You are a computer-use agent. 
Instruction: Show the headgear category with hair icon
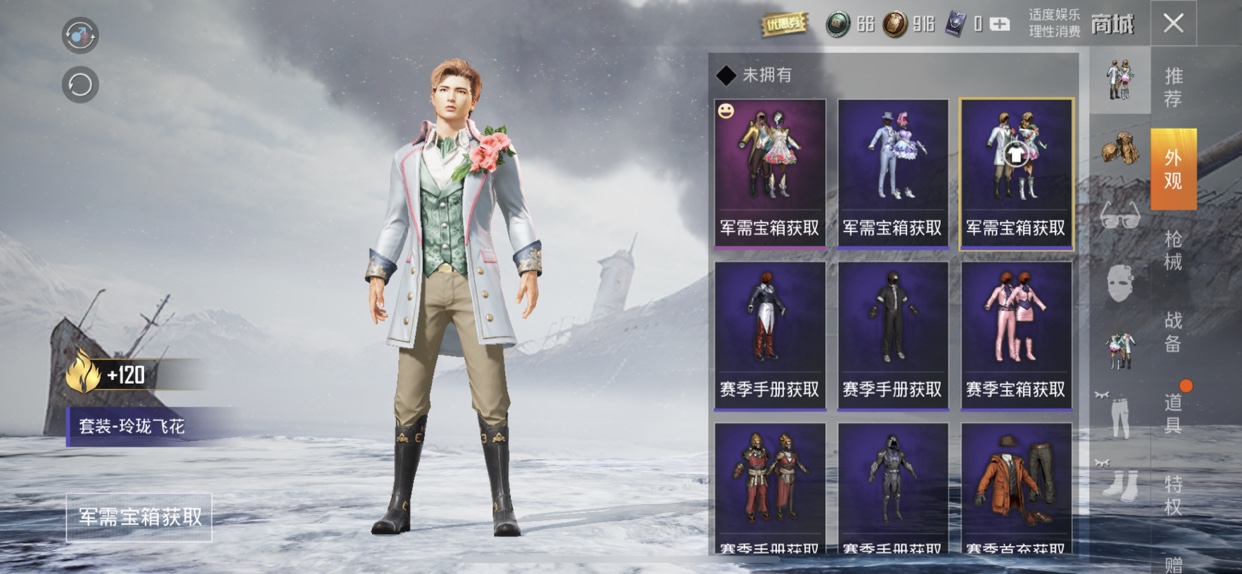click(1120, 147)
